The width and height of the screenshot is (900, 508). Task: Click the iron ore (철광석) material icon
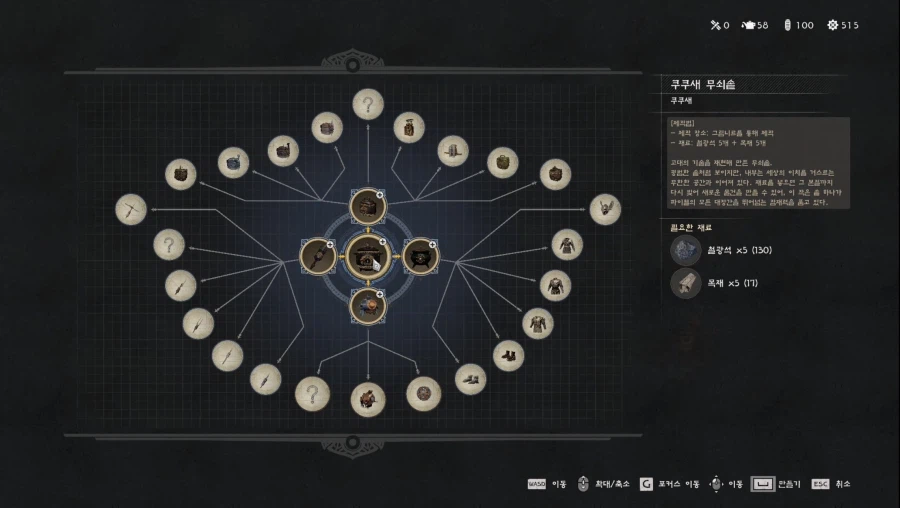[x=686, y=250]
